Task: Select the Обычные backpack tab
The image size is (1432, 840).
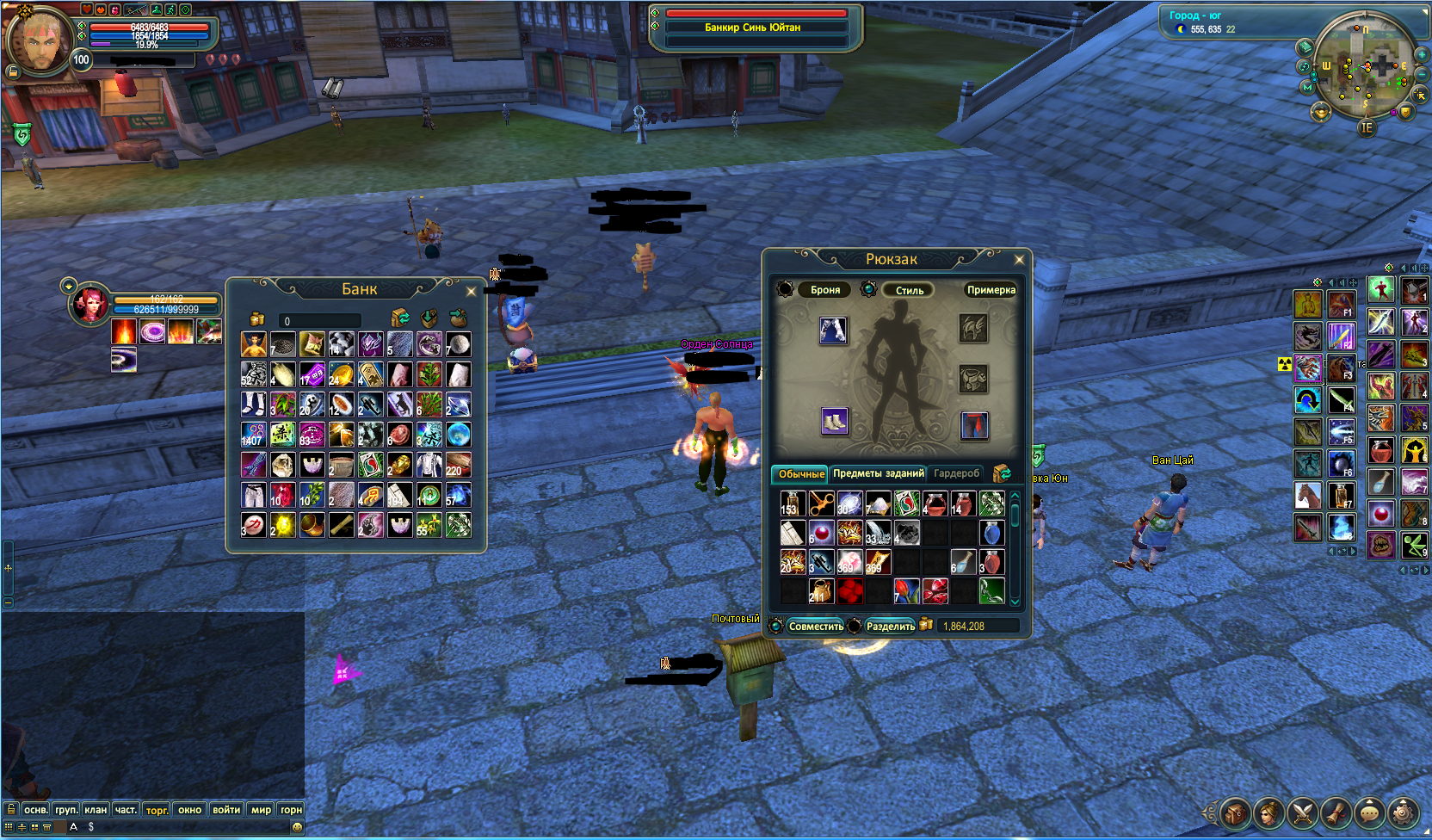Action: (x=800, y=474)
